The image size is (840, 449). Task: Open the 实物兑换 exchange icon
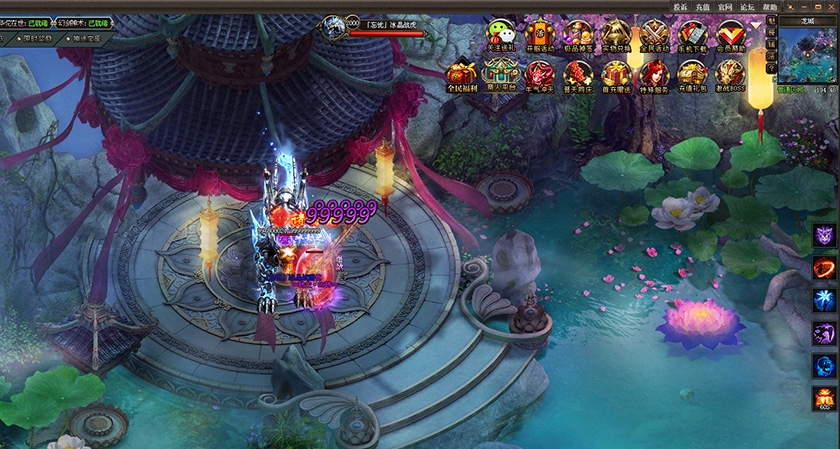pyautogui.click(x=615, y=33)
